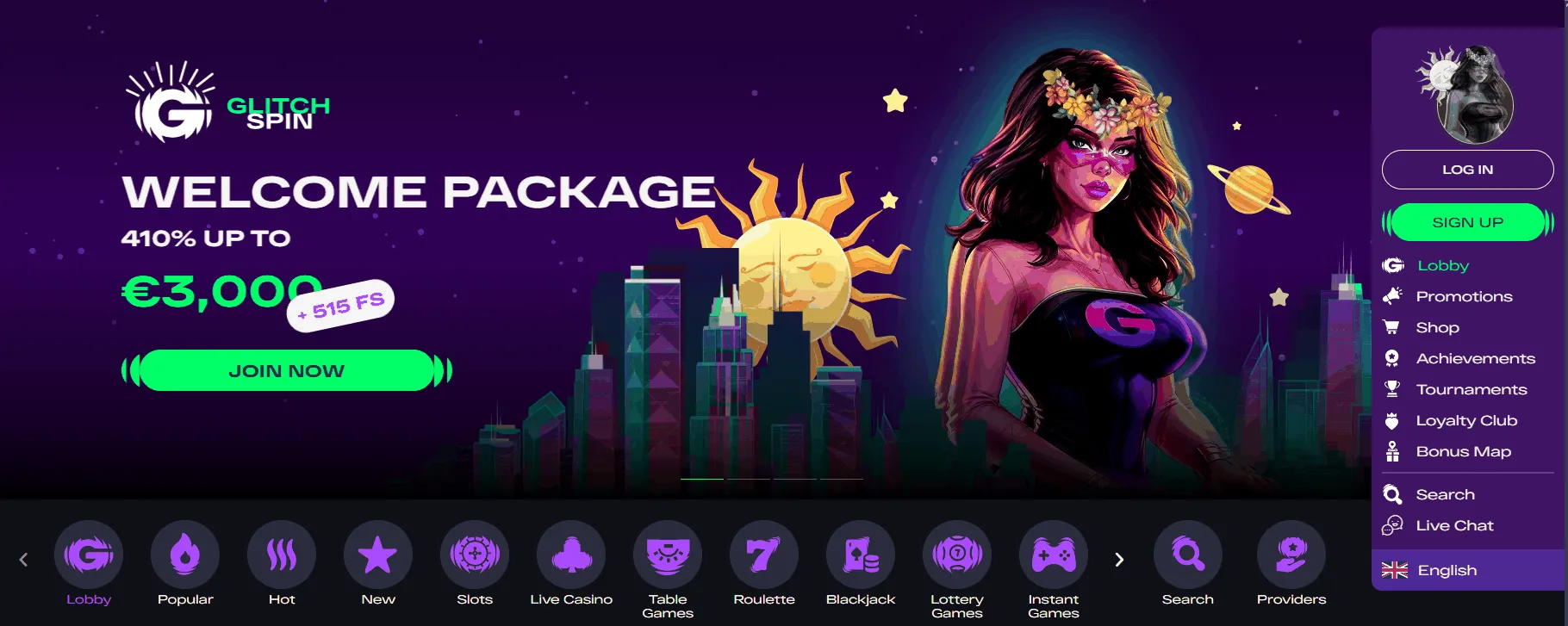
Task: Select the Slots category icon
Action: pyautogui.click(x=473, y=555)
